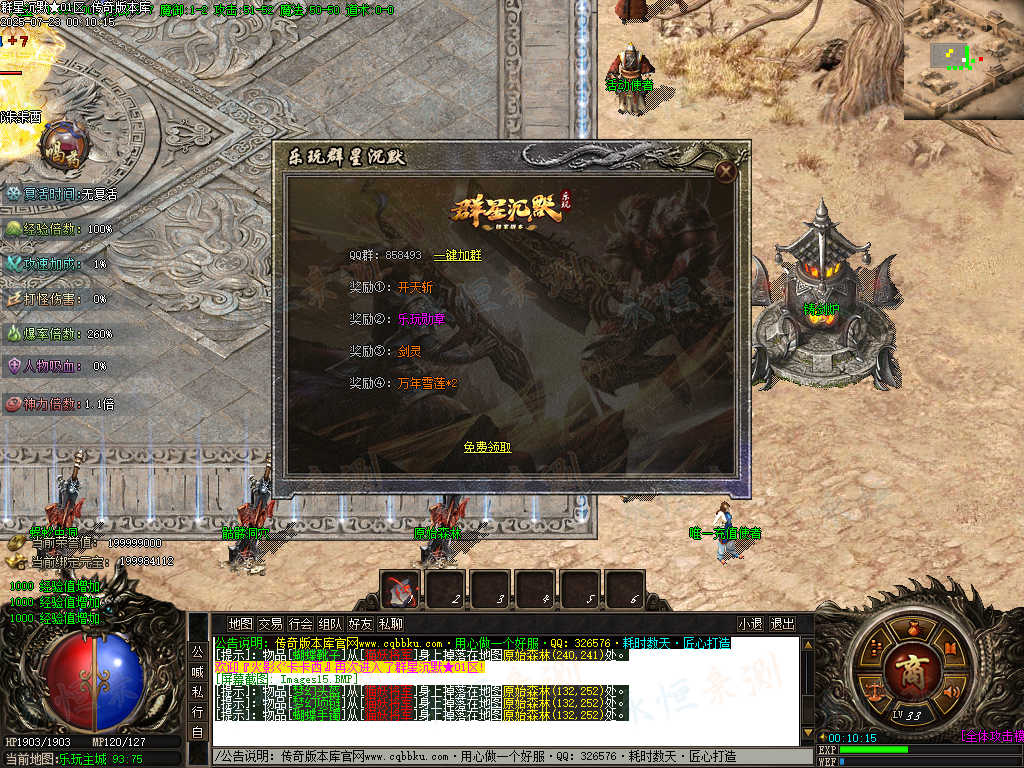Click the 喝酒 wine jar icon
Screen dimensions: 1024x768
pos(65,144)
